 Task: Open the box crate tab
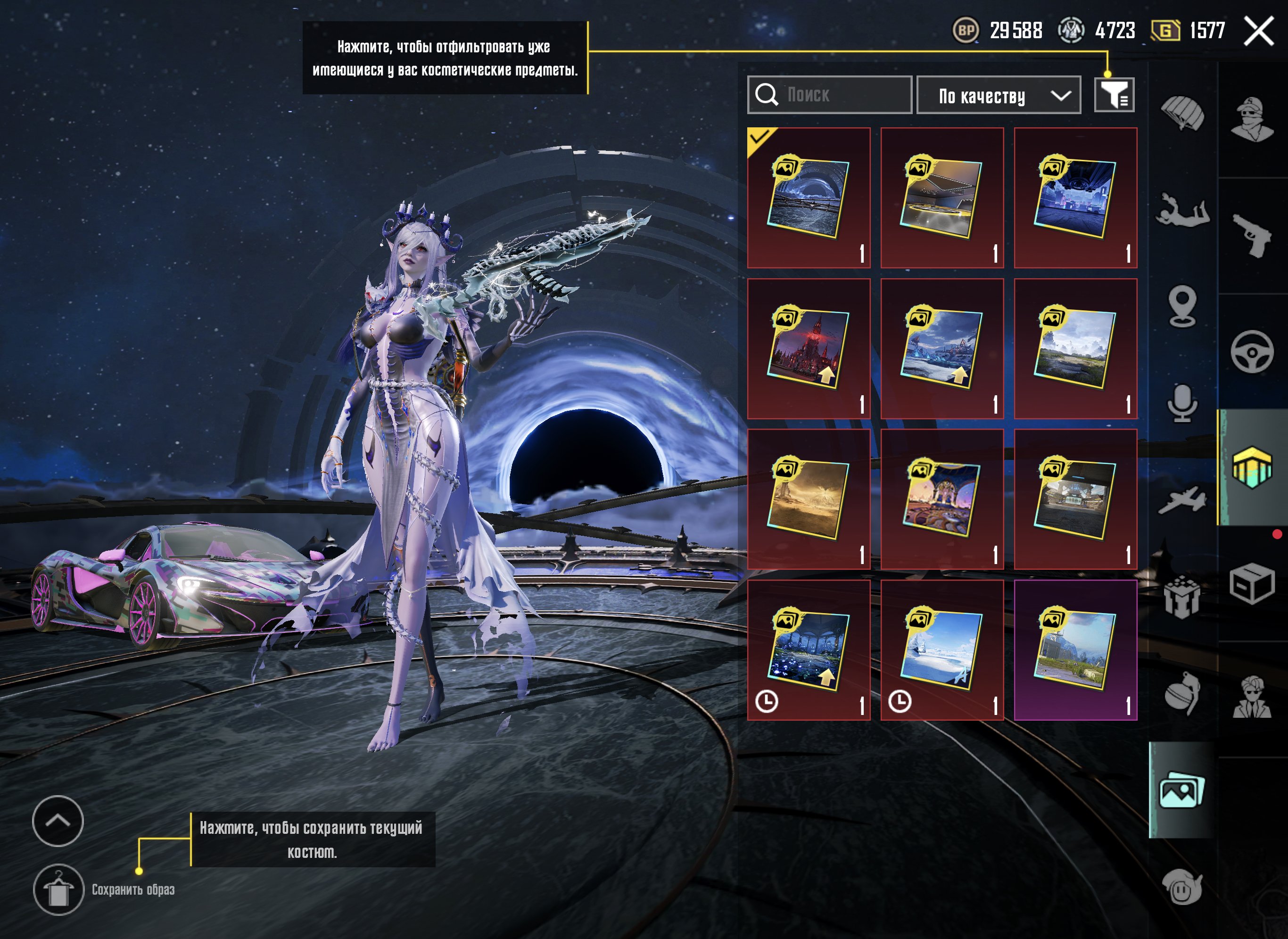[x=1252, y=584]
